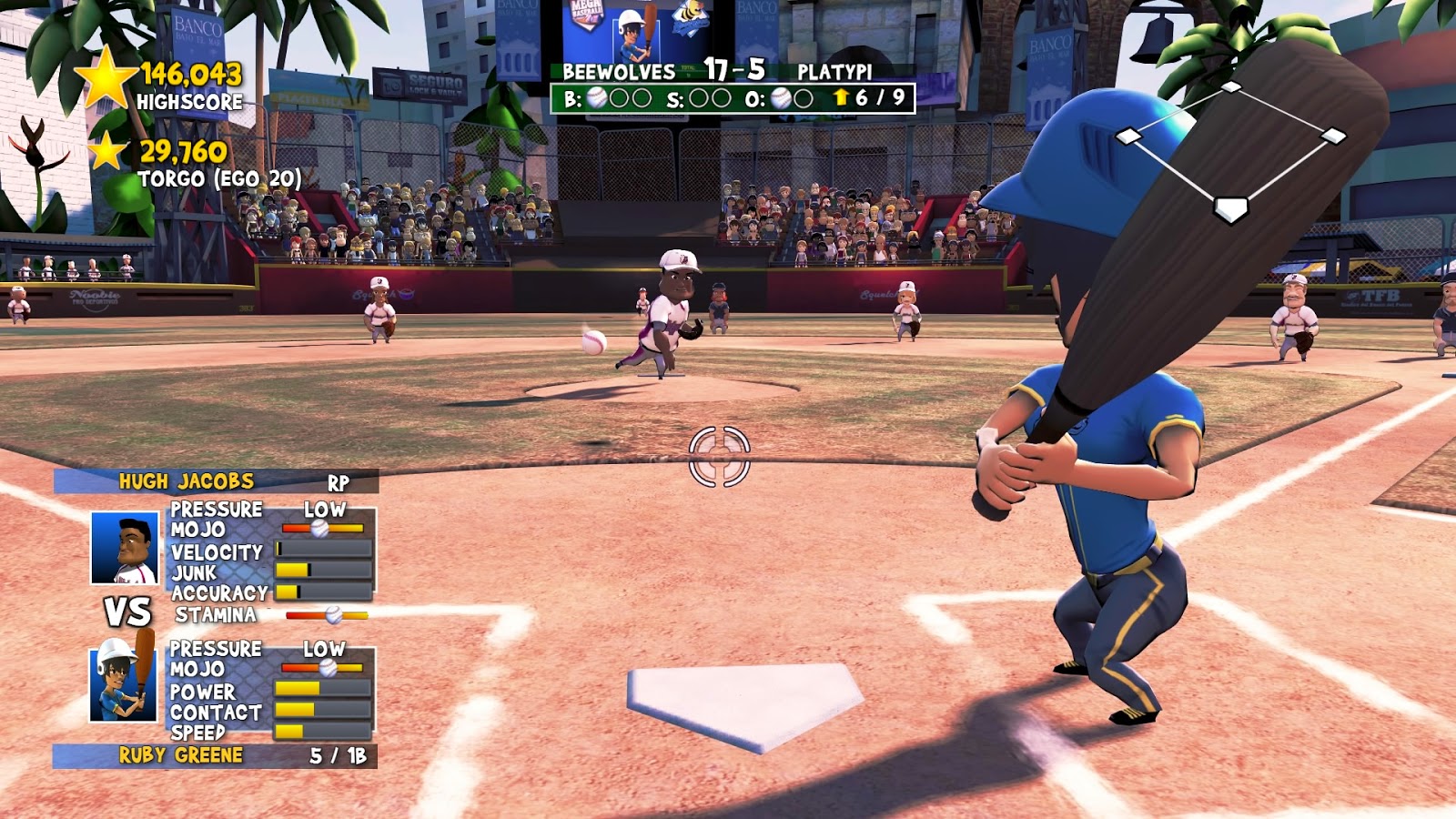Select the baseball icon next to the O counter
This screenshot has height=819, width=1456.
pos(782,96)
